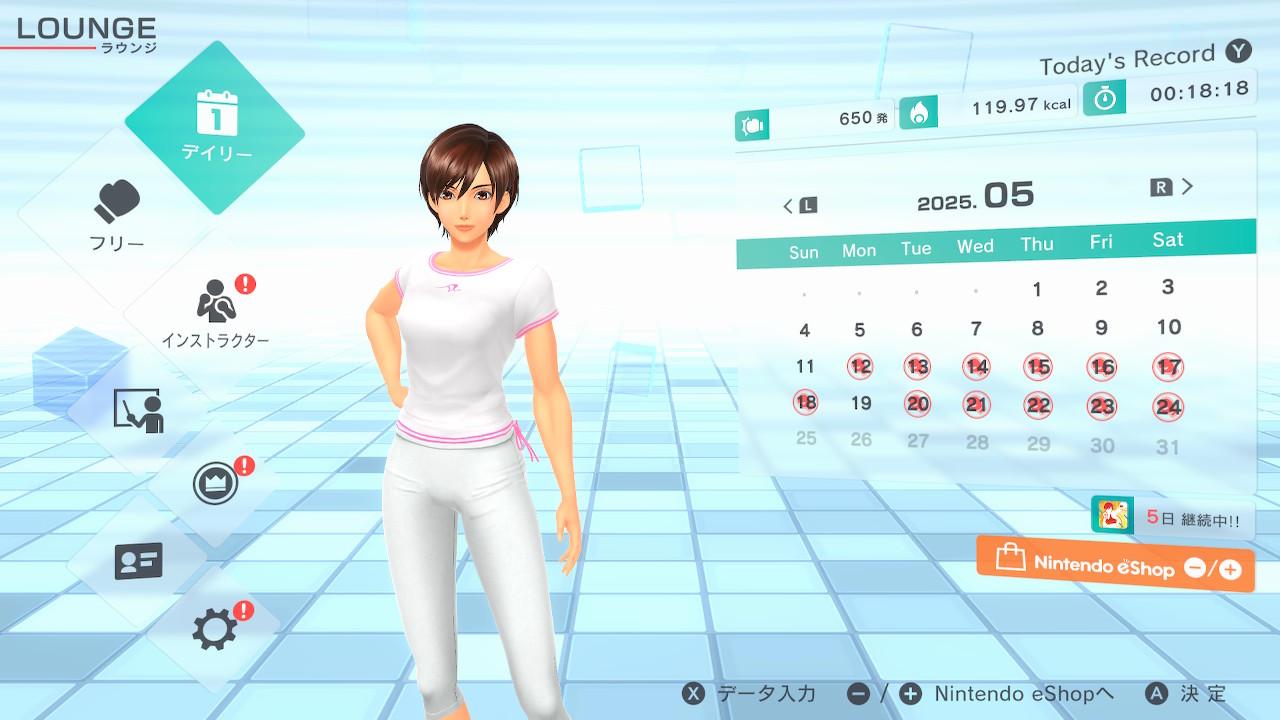This screenshot has height=720, width=1280.
Task: Select May 24 on the calendar
Action: (x=1168, y=406)
